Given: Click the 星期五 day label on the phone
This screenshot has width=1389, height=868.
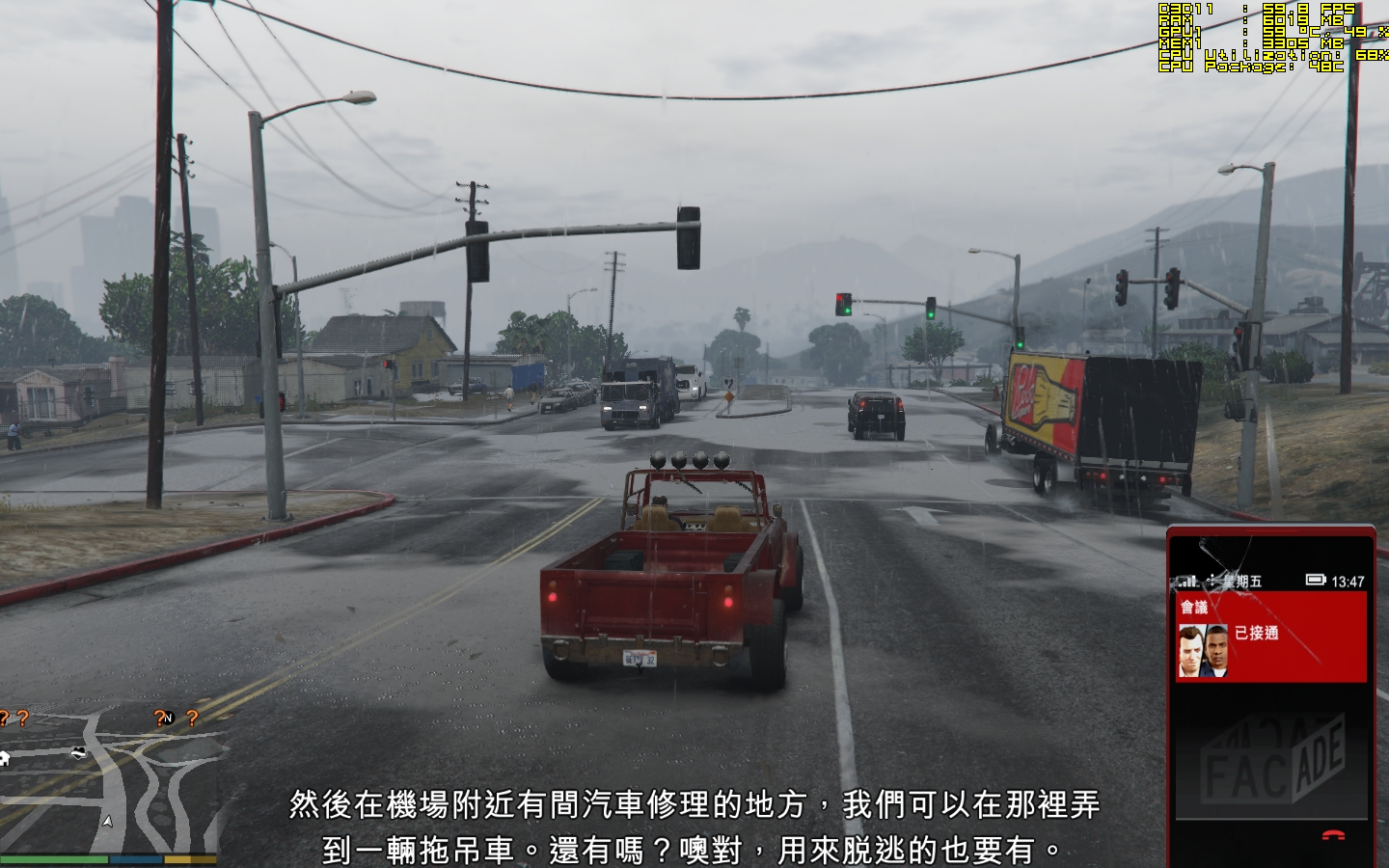Looking at the screenshot, I should pos(1241,579).
